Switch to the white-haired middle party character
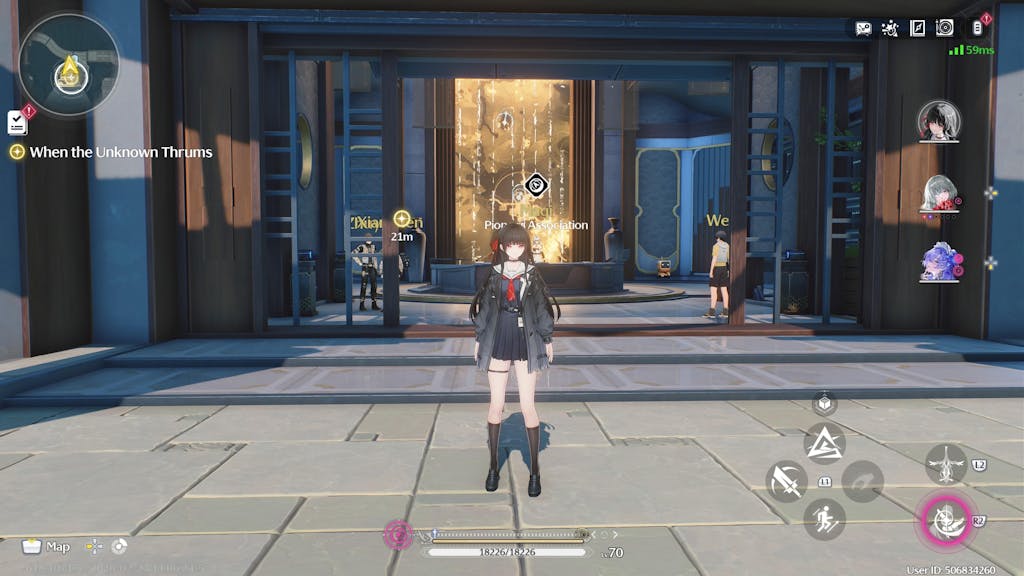The width and height of the screenshot is (1024, 576). click(x=938, y=193)
